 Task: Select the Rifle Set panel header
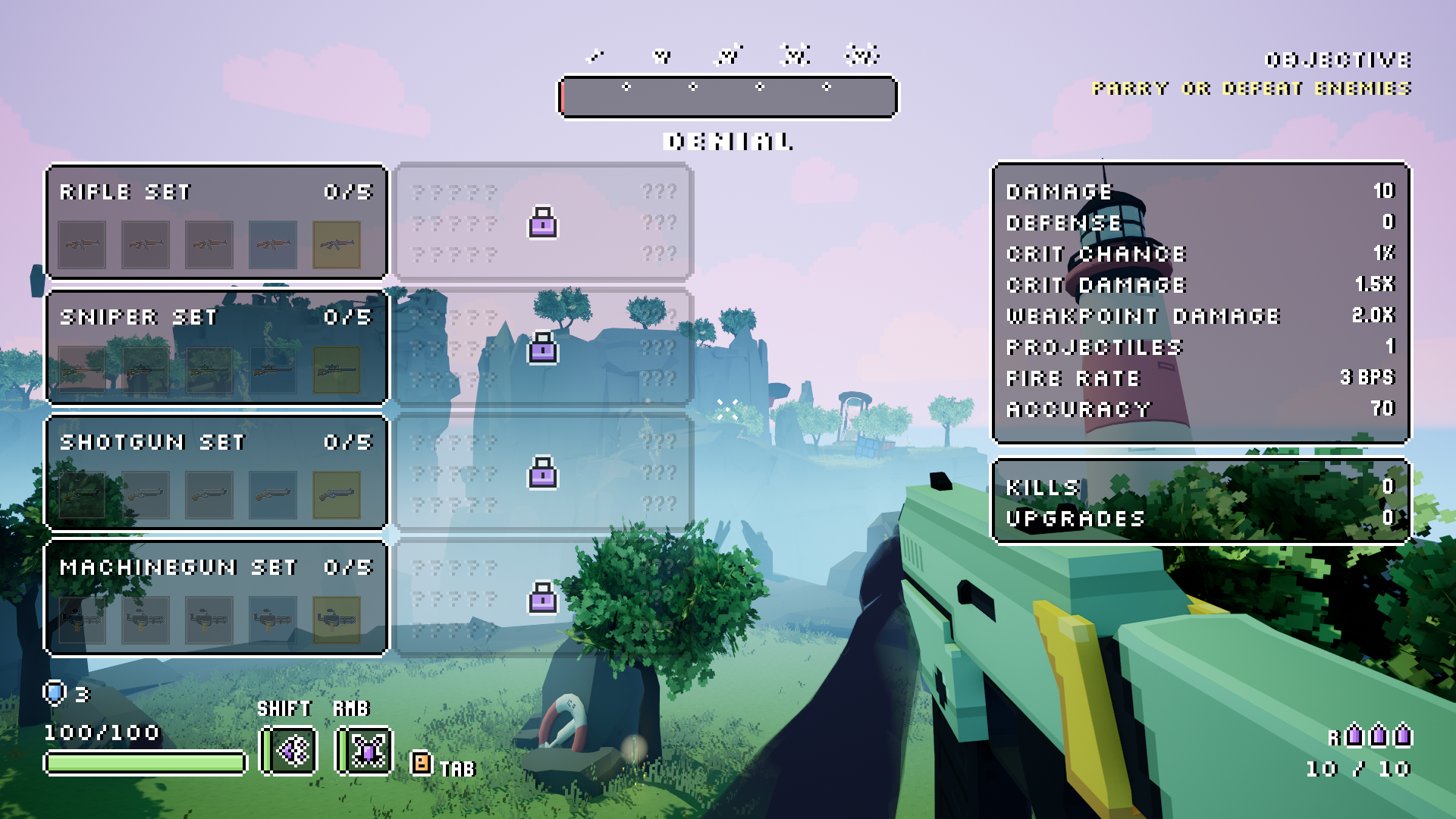216,192
